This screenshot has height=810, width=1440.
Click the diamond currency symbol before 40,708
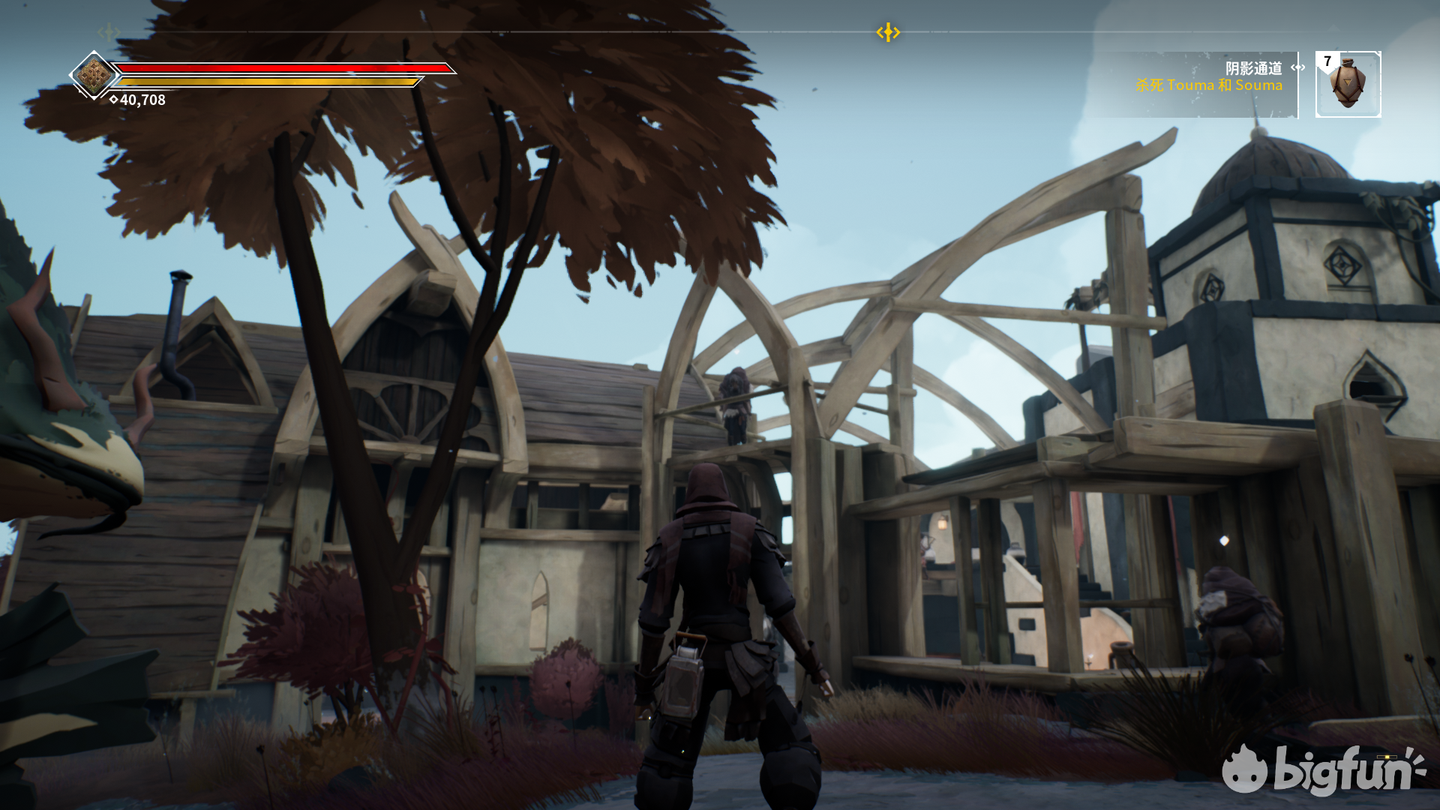pyautogui.click(x=115, y=100)
